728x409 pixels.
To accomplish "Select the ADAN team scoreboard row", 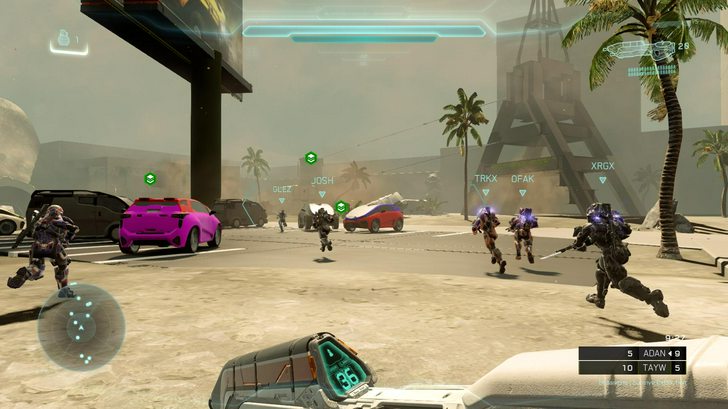I will point(632,354).
